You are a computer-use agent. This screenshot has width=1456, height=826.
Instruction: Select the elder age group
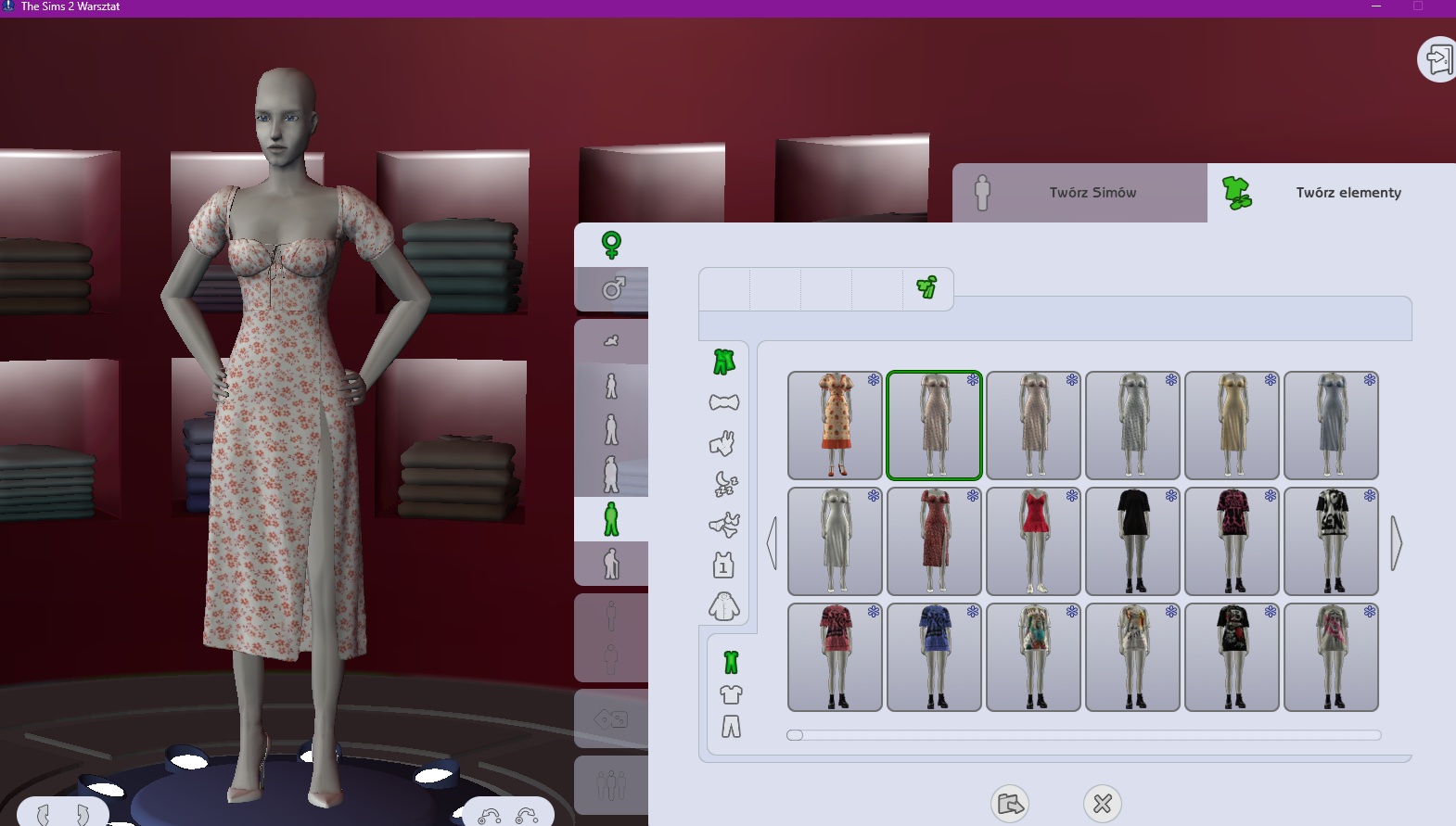pyautogui.click(x=611, y=563)
